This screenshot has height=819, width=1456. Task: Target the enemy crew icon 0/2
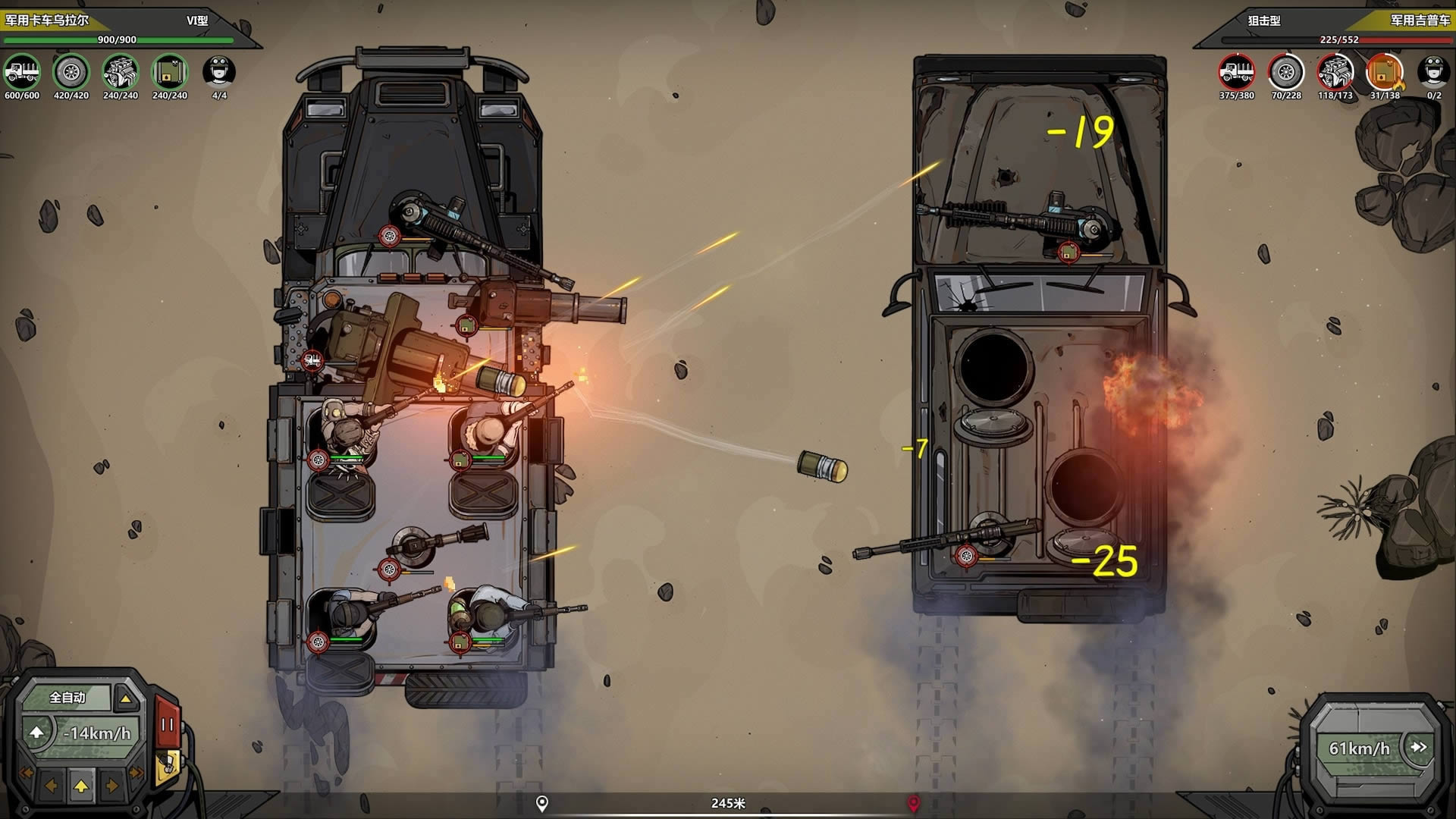tap(1433, 73)
